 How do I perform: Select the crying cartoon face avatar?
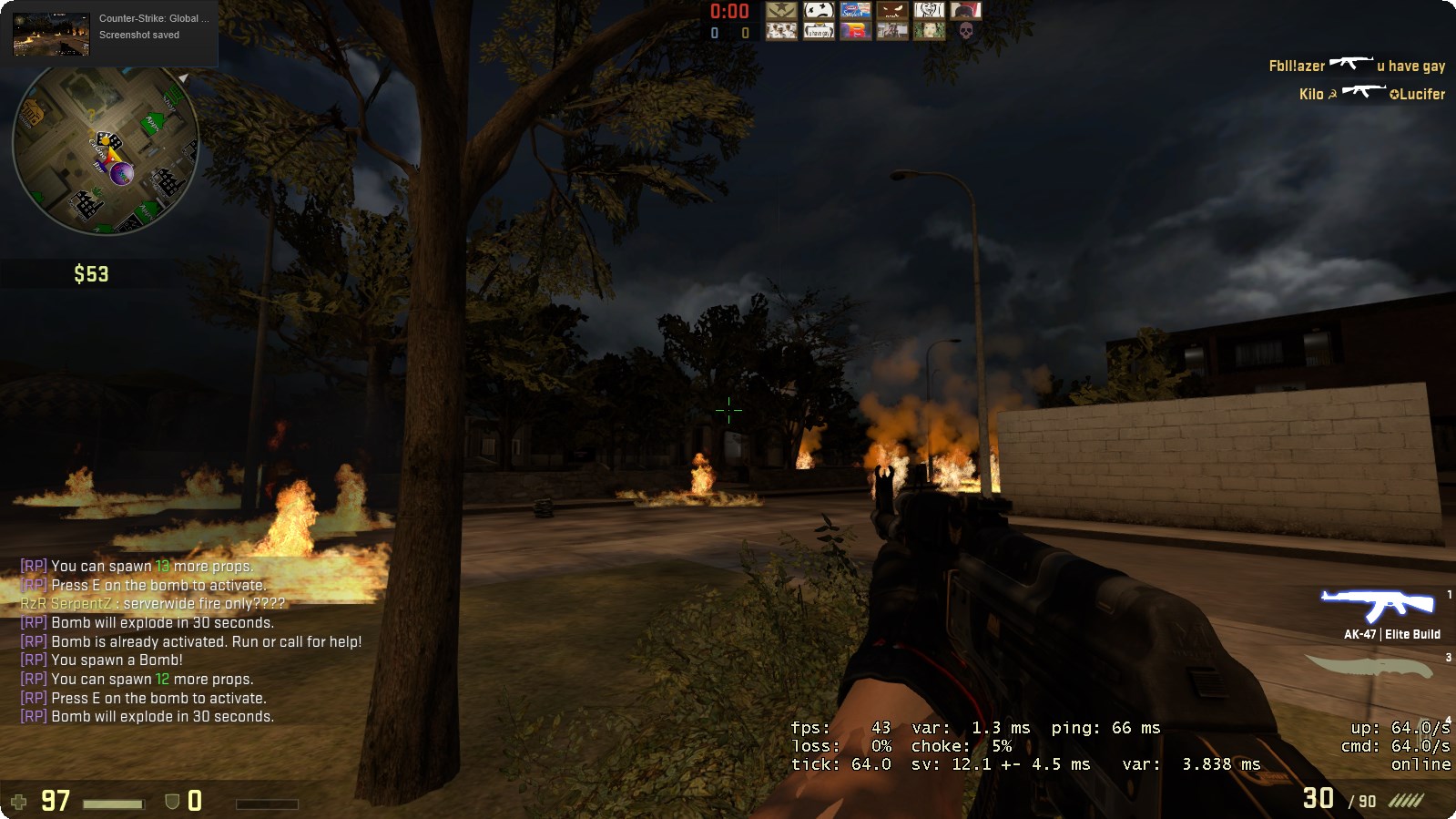(819, 11)
